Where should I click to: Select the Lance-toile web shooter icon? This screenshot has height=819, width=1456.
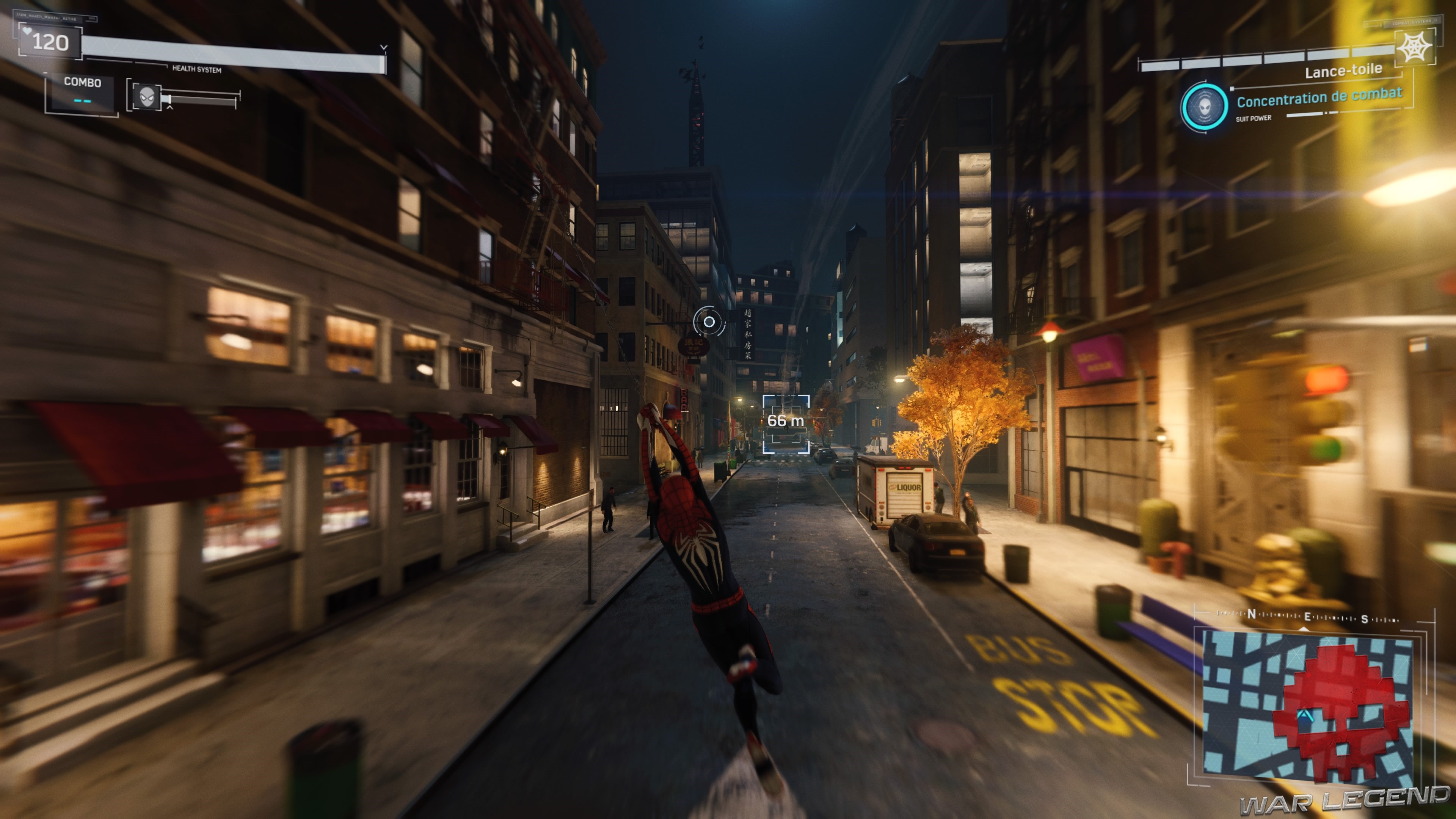[x=1414, y=46]
